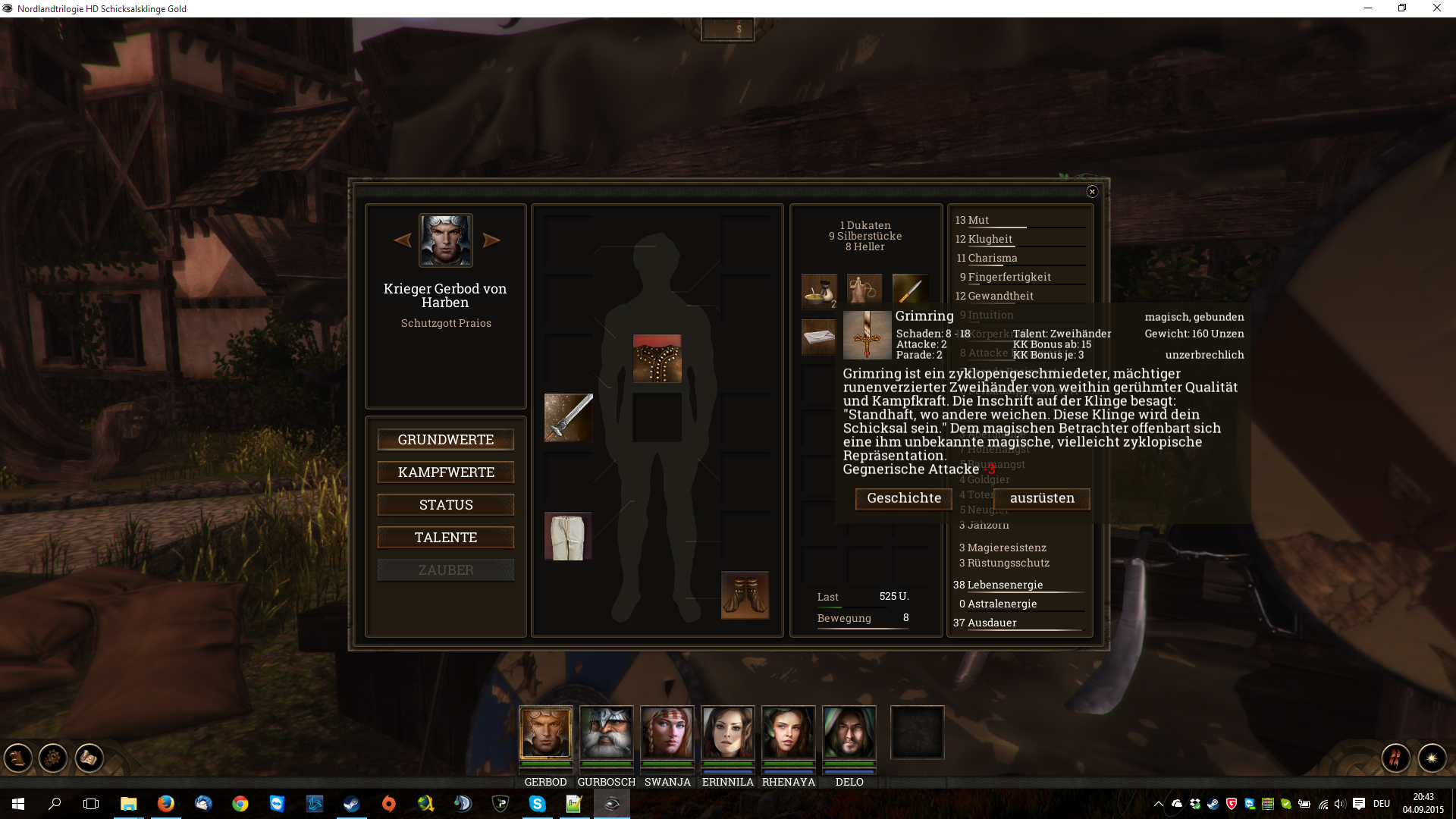Pick Erinnila's portrait in the party bar
1456x819 pixels.
[728, 733]
